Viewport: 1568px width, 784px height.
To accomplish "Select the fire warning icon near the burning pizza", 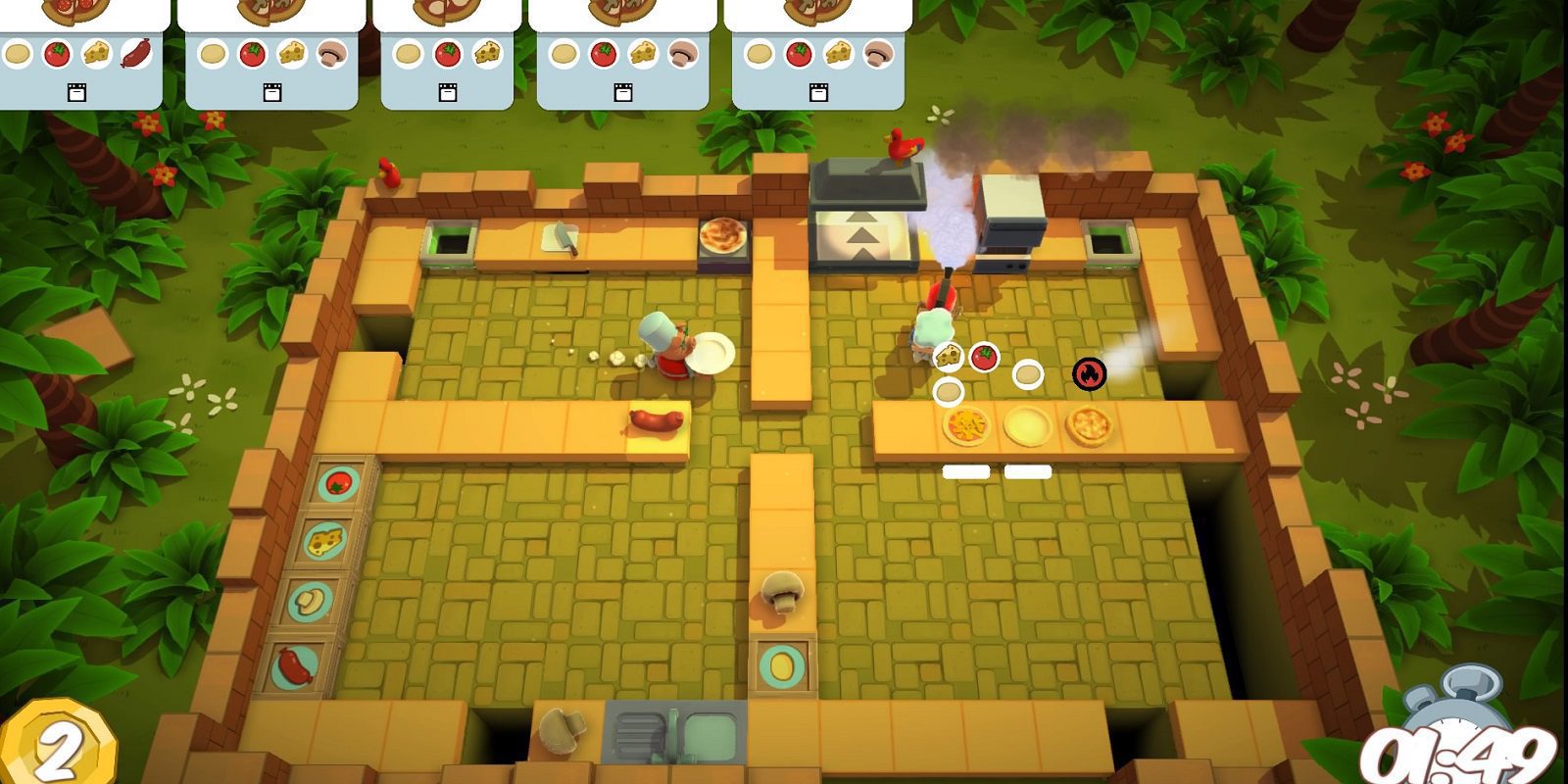I will pos(1088,372).
